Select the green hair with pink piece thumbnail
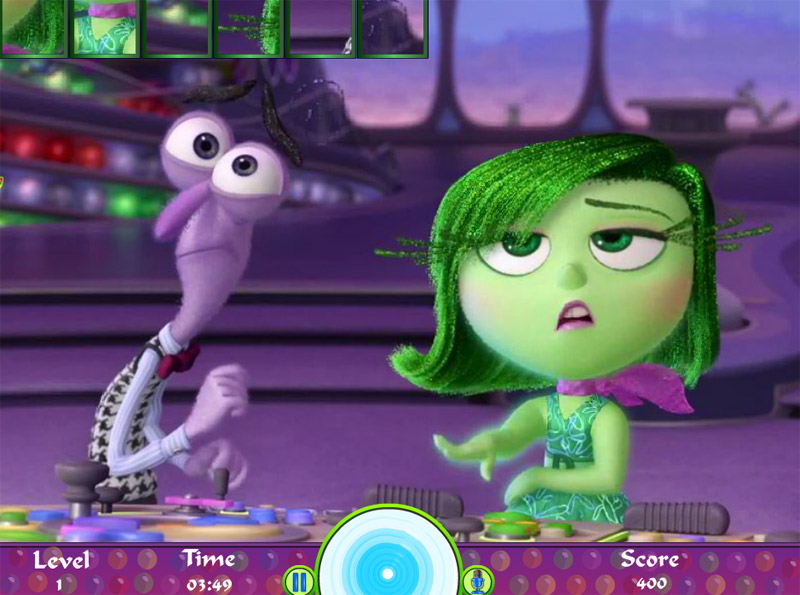 tap(33, 27)
